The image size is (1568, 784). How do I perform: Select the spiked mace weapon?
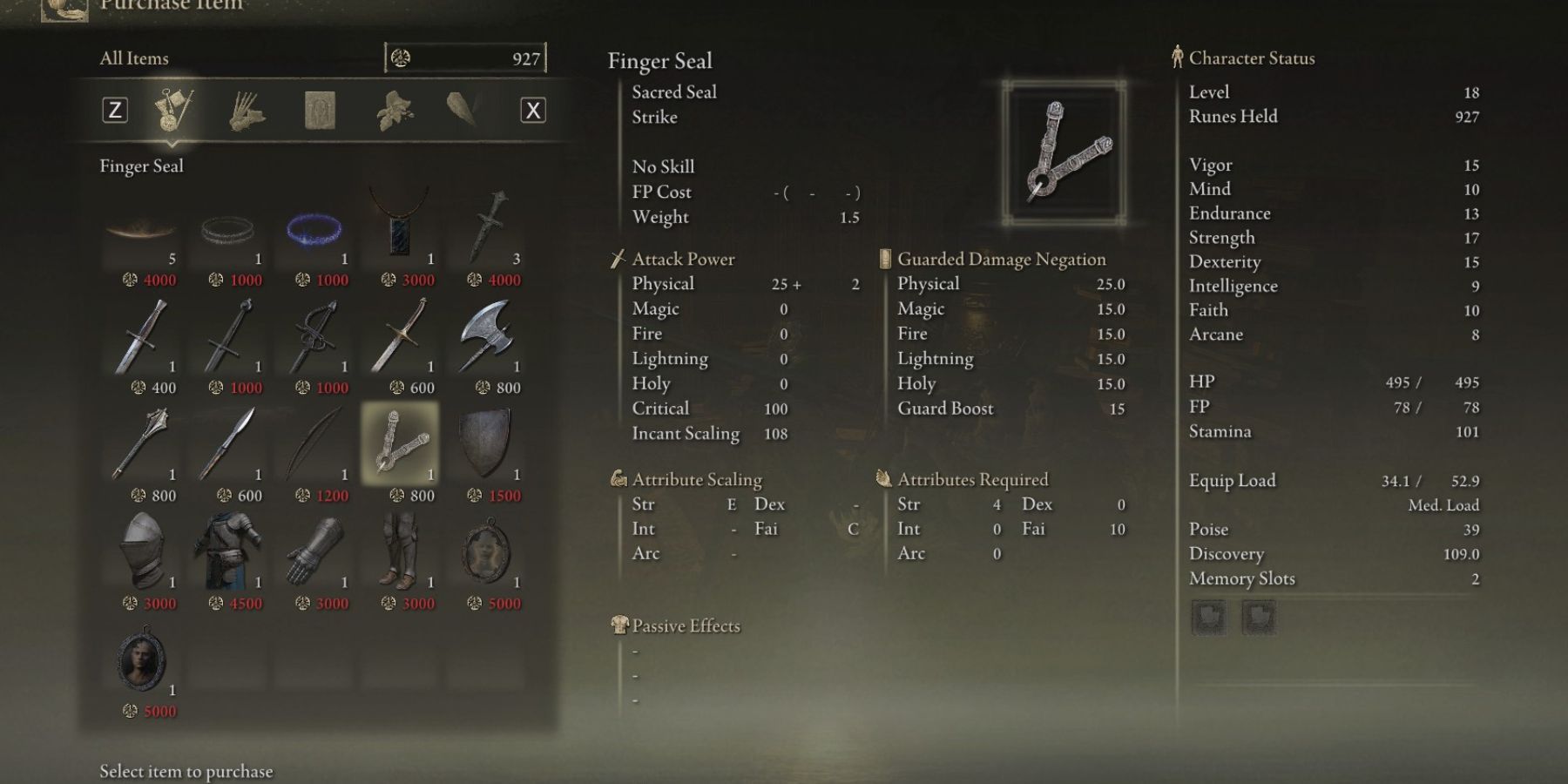(x=141, y=444)
